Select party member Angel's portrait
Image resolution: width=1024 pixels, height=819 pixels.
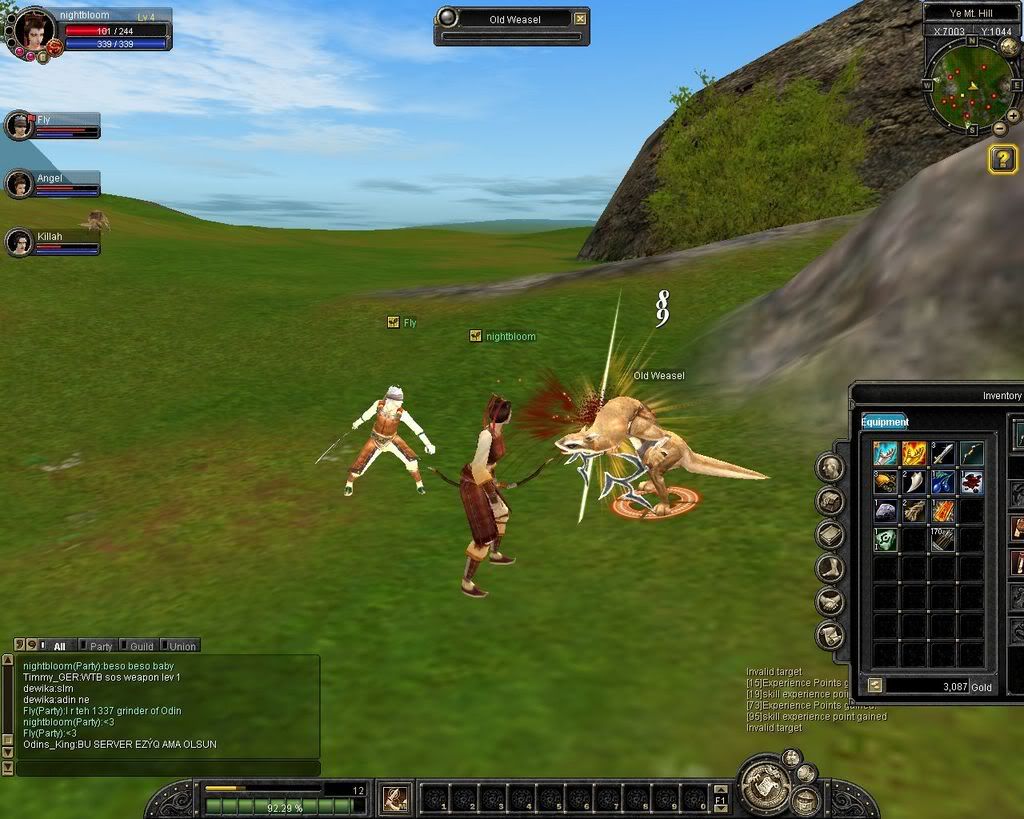19,184
